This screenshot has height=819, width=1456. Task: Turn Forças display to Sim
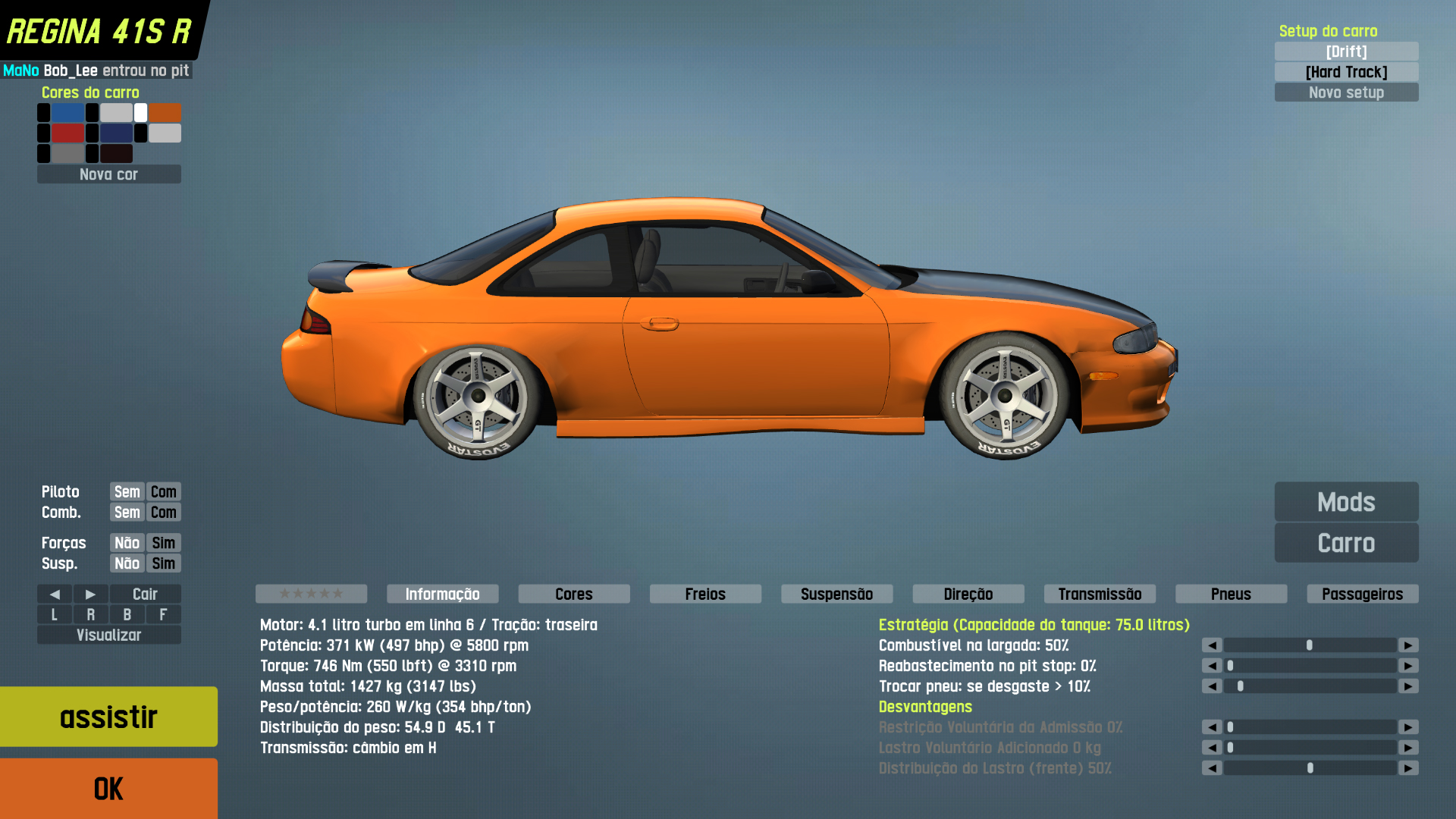(163, 543)
